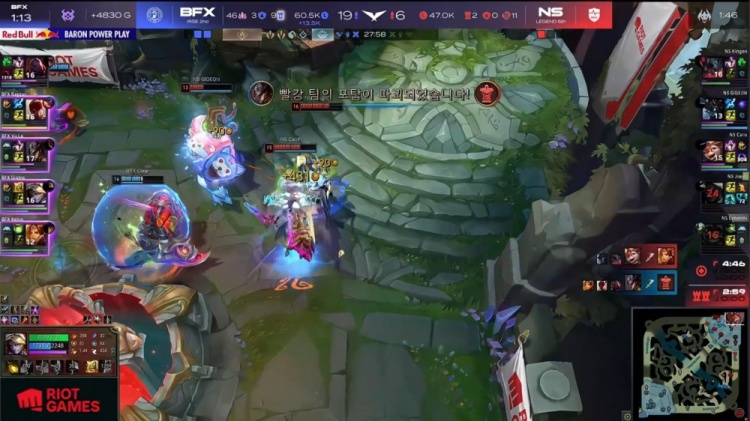Click the Riot Games logo overlay
Screen dimensions: 750x421
coord(58,400)
